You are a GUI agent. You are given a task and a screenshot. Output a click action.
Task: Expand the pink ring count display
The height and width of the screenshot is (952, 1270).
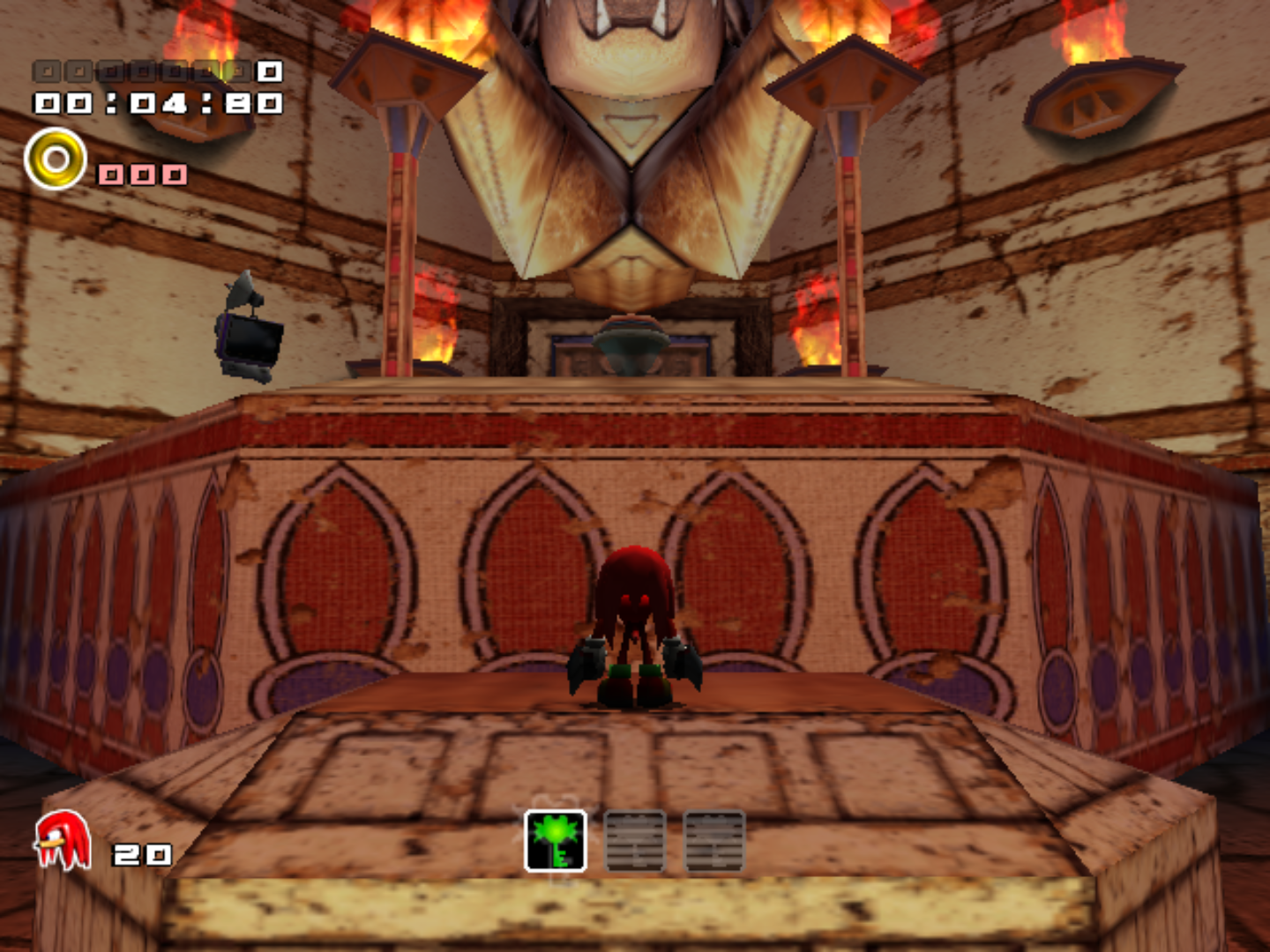(x=144, y=176)
